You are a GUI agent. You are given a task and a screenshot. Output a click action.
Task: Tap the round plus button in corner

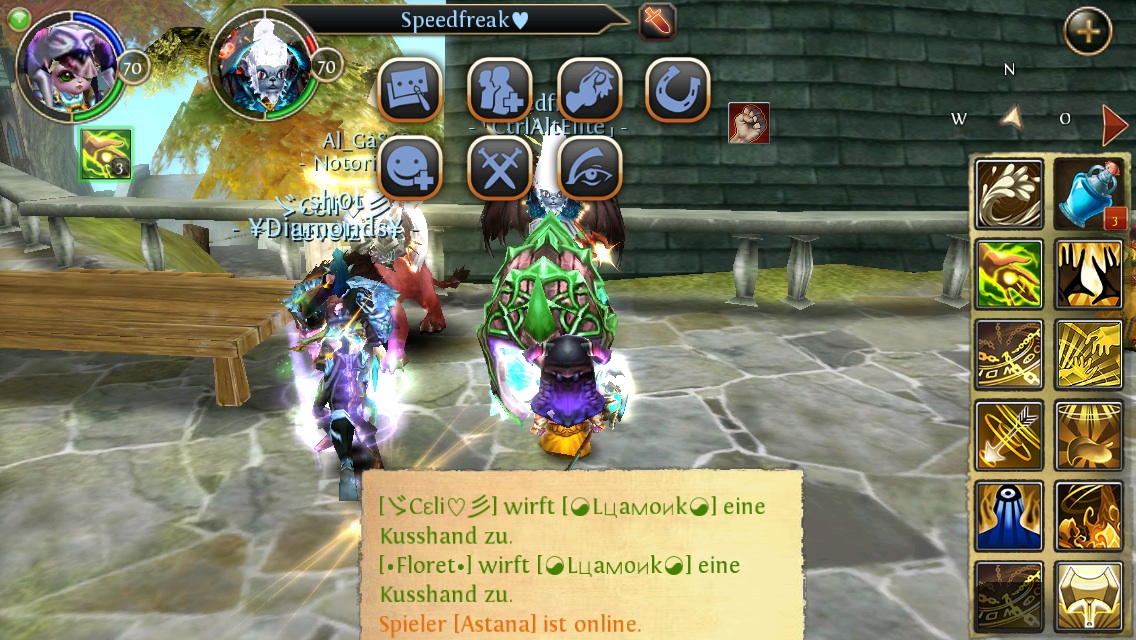click(1087, 31)
